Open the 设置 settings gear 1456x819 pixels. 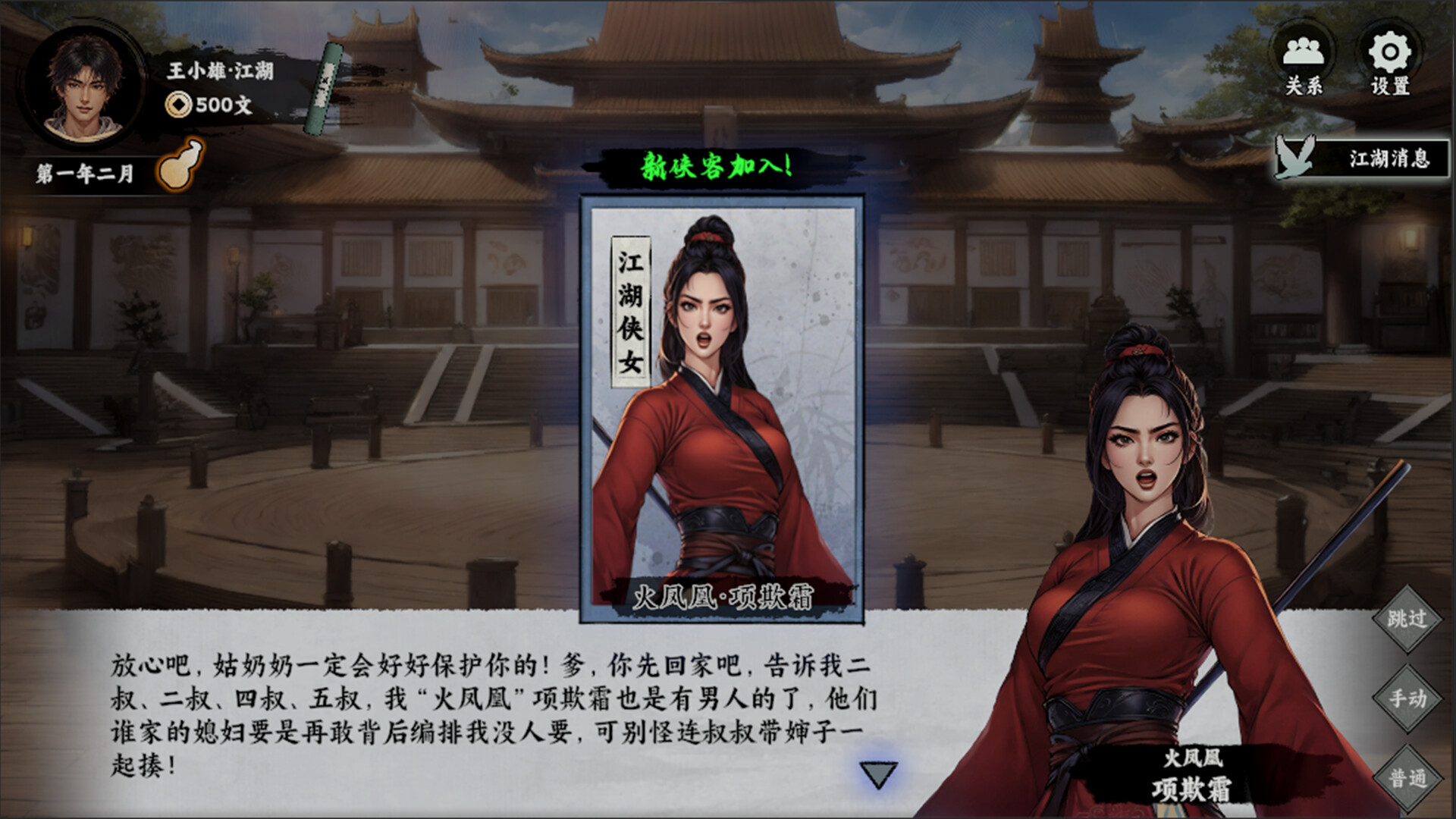click(1389, 55)
